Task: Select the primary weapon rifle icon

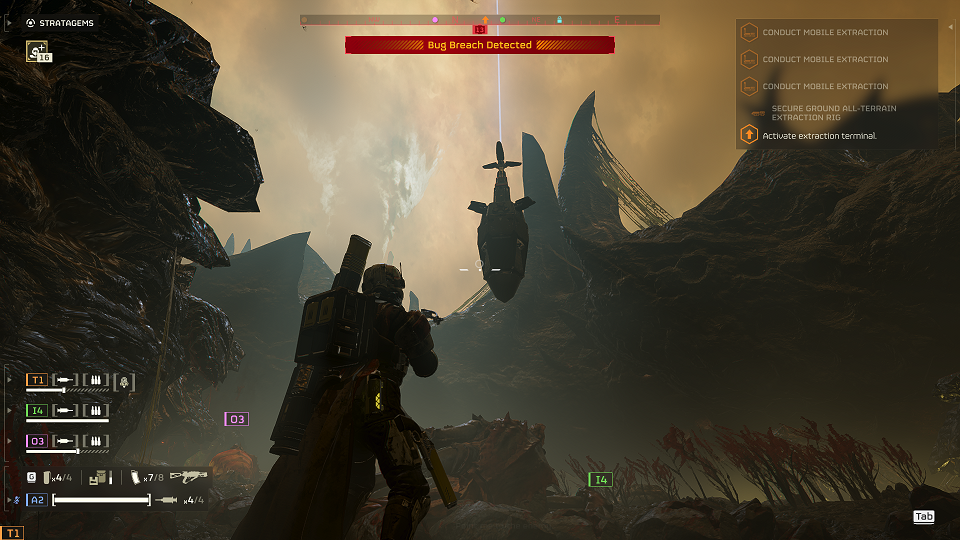Action: point(188,477)
